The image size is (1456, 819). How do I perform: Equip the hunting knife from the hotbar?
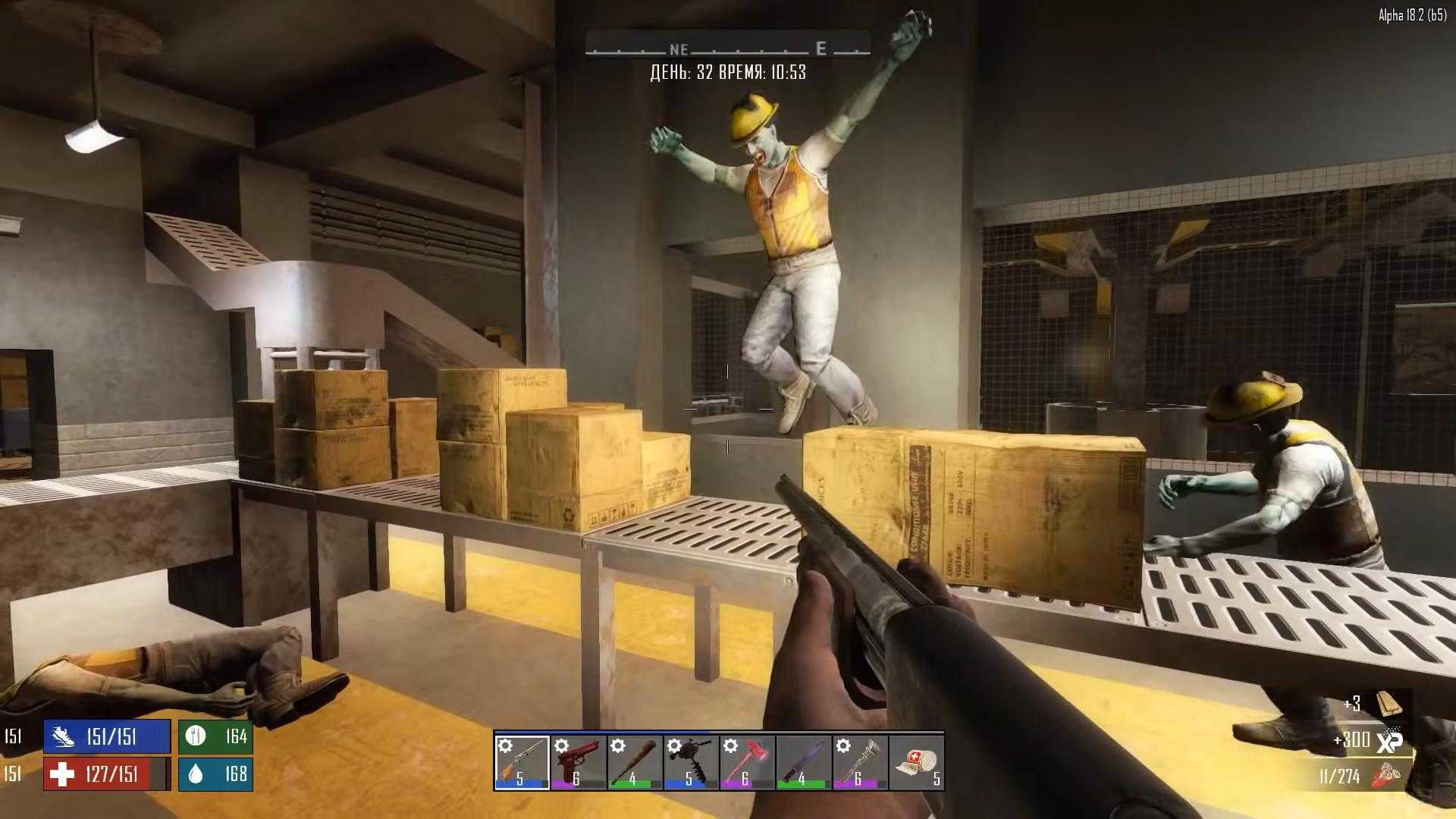804,762
